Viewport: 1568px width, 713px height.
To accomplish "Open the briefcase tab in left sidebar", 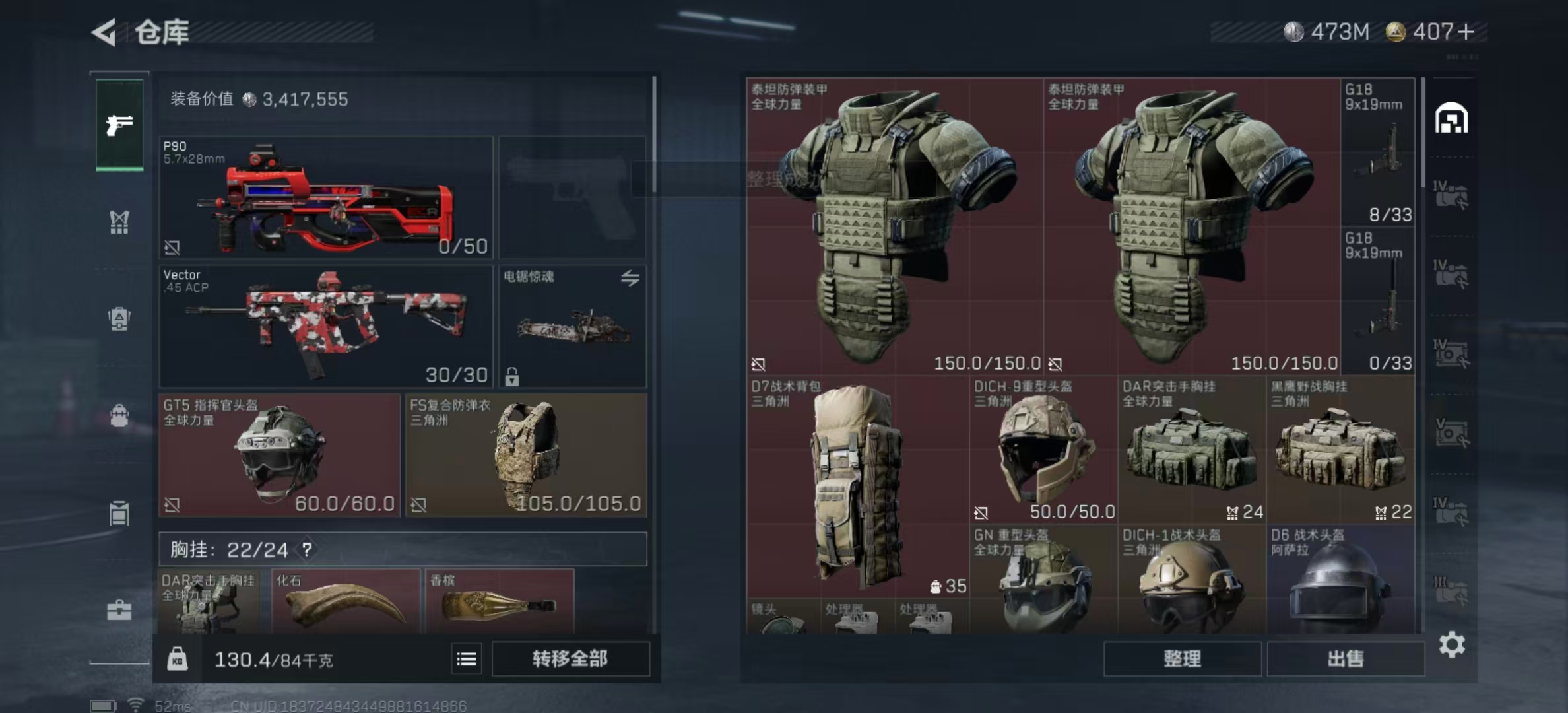I will (119, 610).
